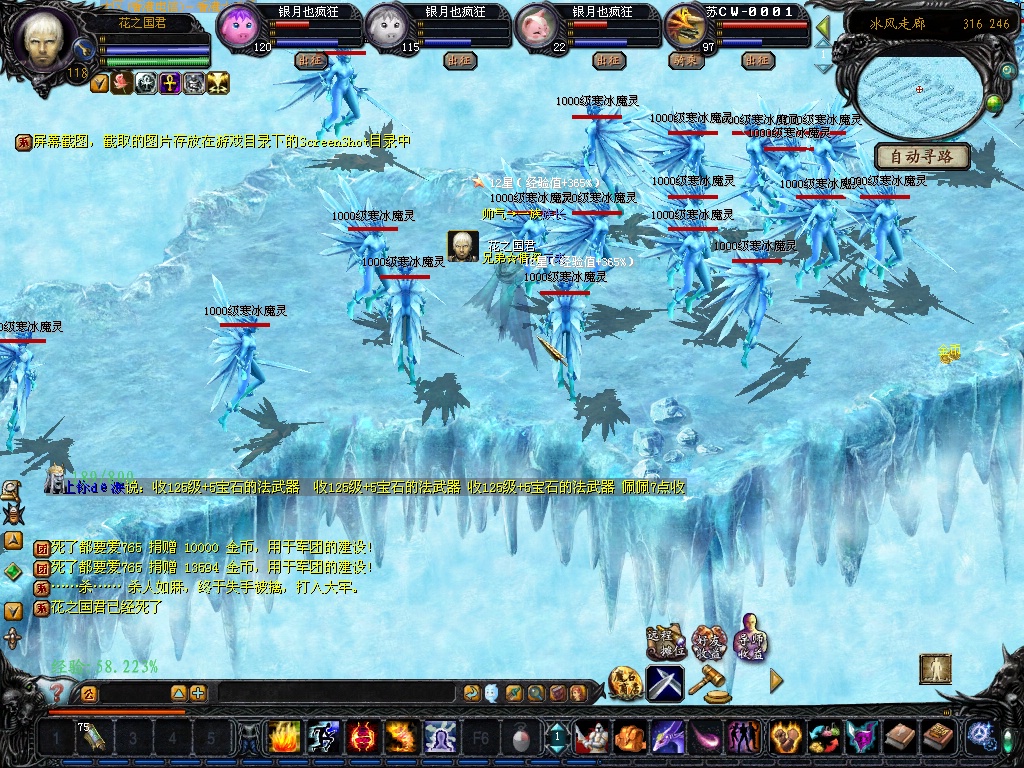Use the scroll item in hotbar slot 2
The height and width of the screenshot is (768, 1024).
92,739
